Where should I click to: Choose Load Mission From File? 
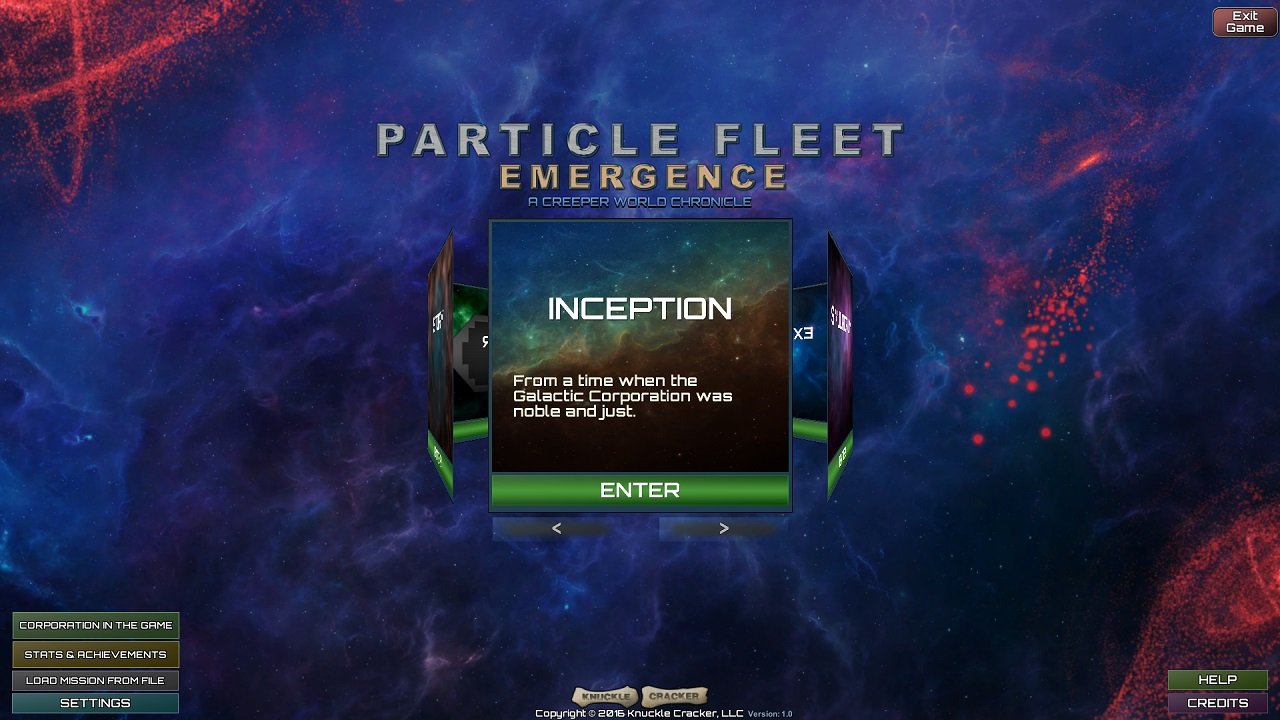coord(96,680)
